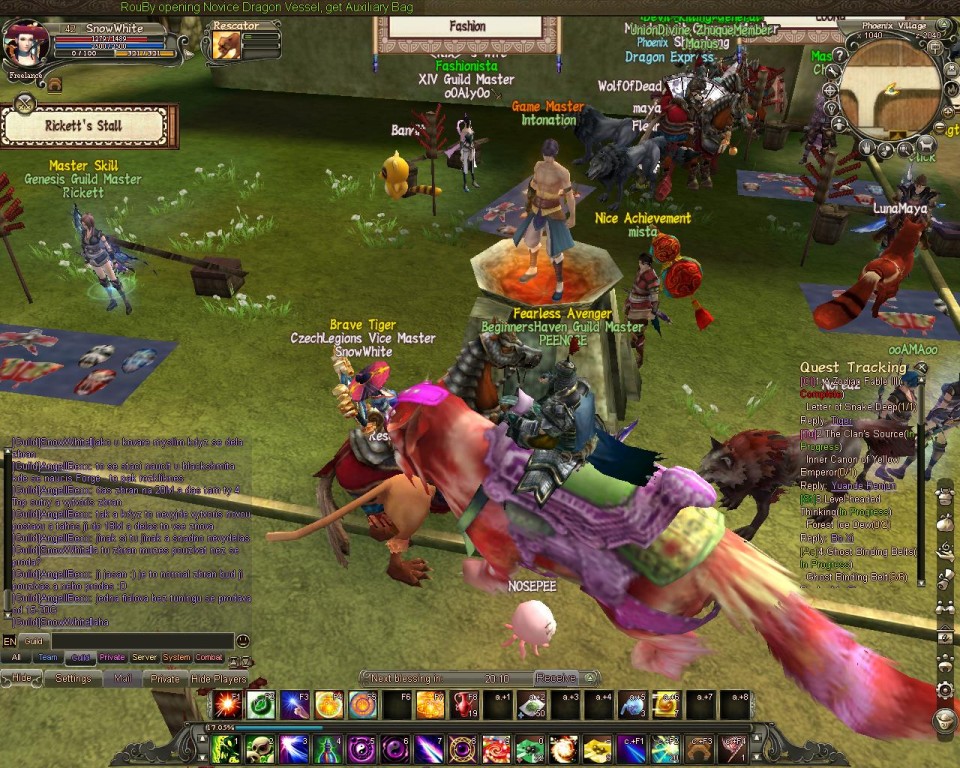Use the green skull skill in slot 2

click(261, 748)
